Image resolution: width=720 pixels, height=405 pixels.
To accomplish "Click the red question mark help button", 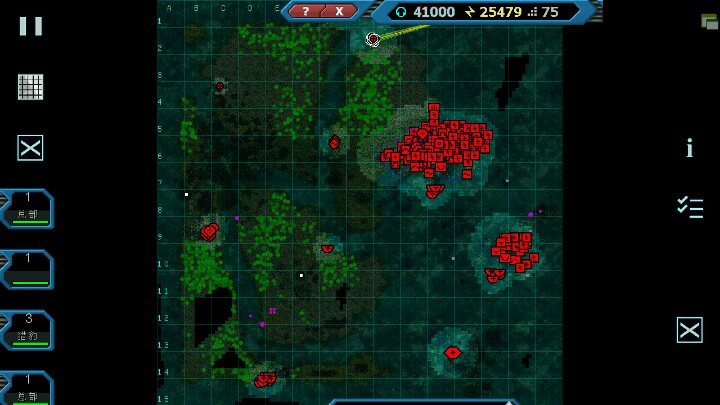I will (x=307, y=11).
